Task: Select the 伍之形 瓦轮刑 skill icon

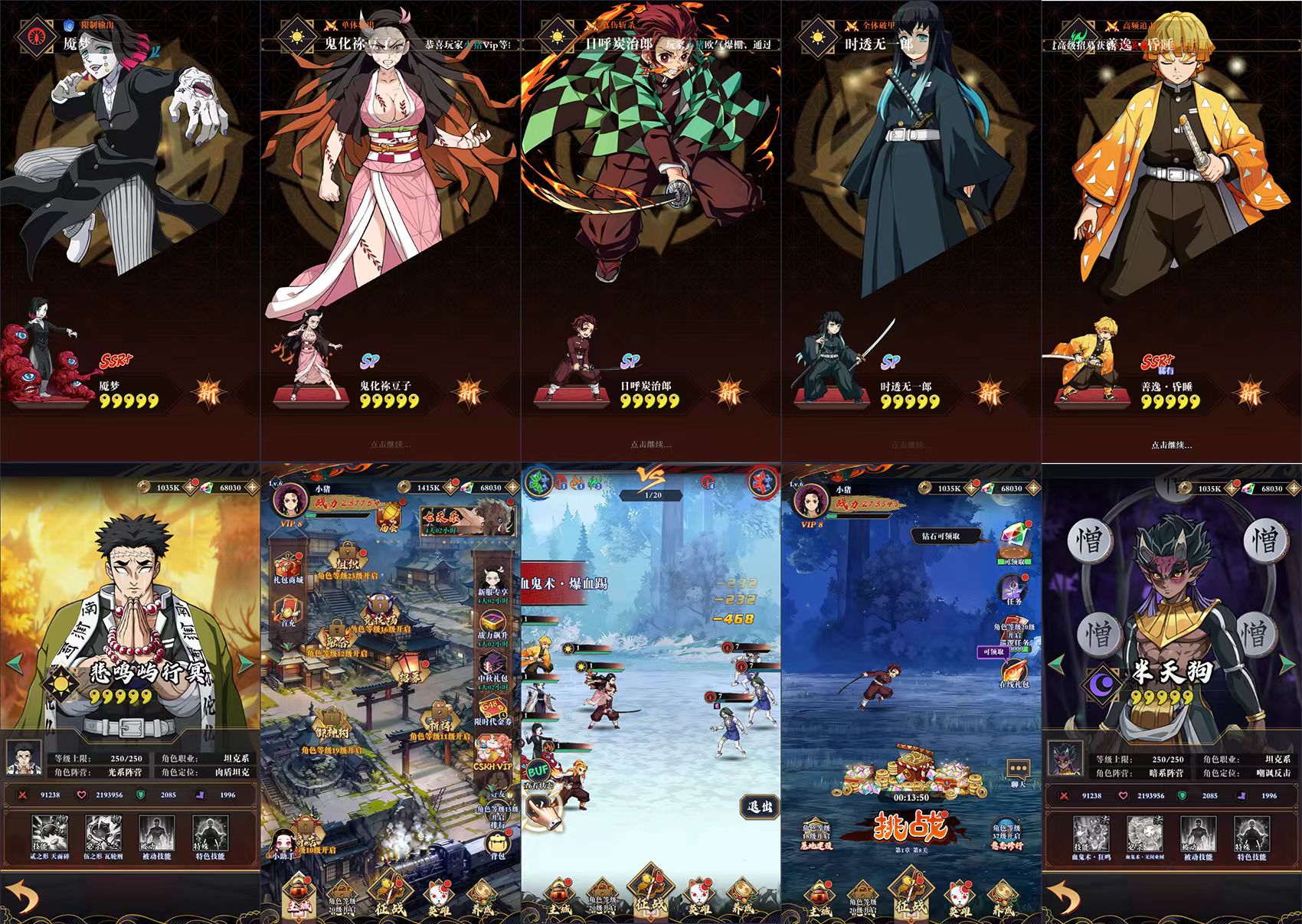Action: pyautogui.click(x=103, y=833)
